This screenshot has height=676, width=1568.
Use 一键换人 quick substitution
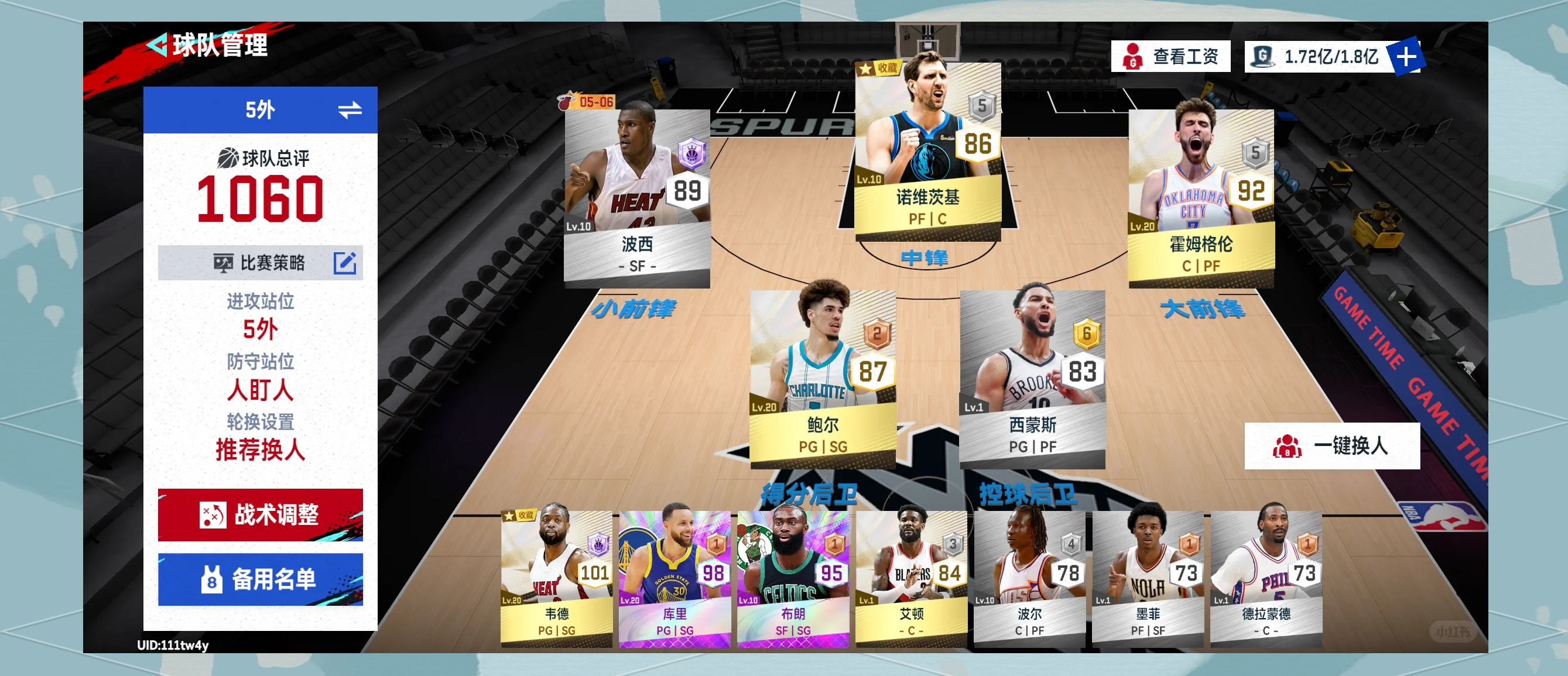coord(1331,446)
